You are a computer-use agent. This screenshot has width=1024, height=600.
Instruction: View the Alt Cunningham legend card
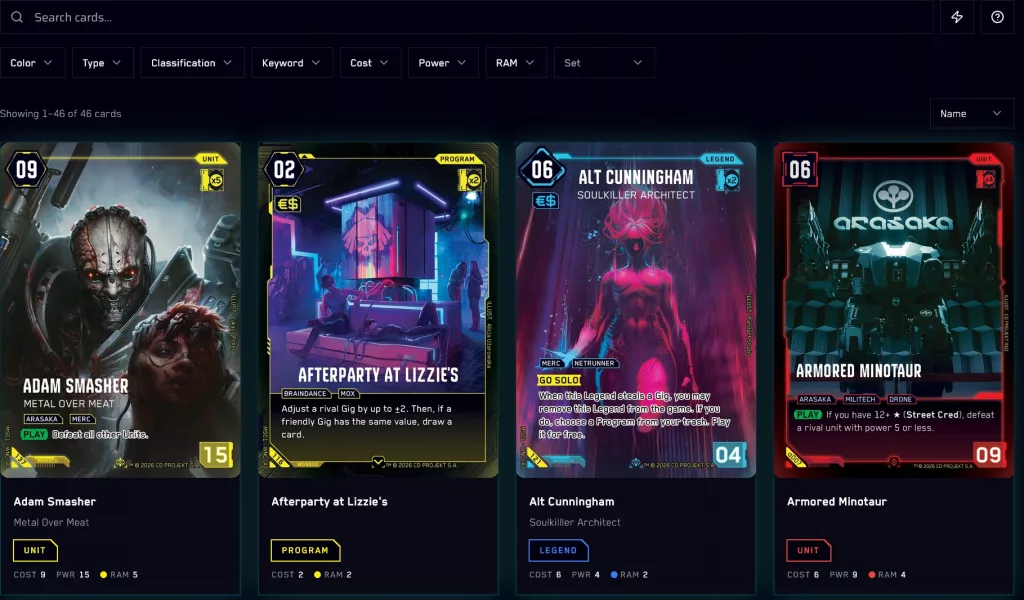(x=636, y=310)
